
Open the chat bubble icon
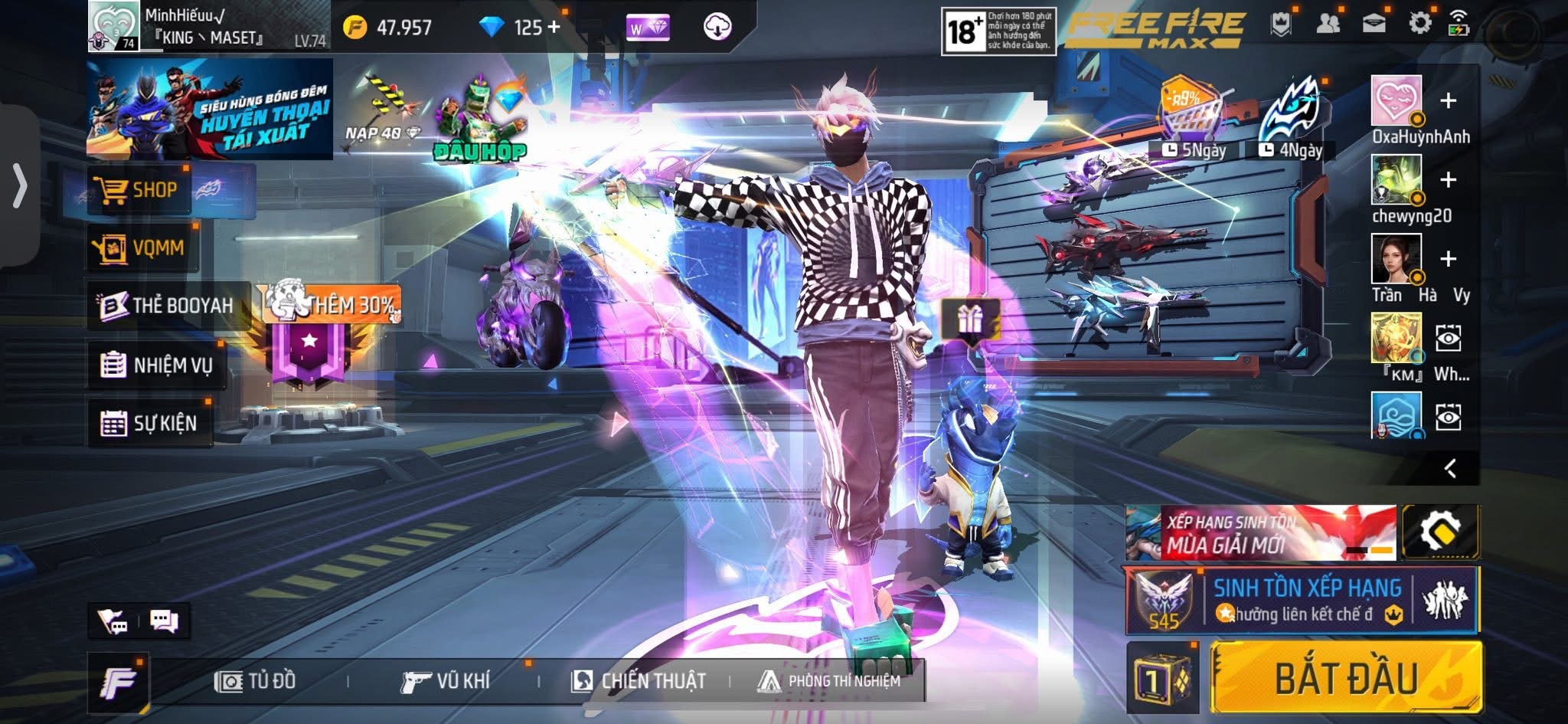pos(164,621)
